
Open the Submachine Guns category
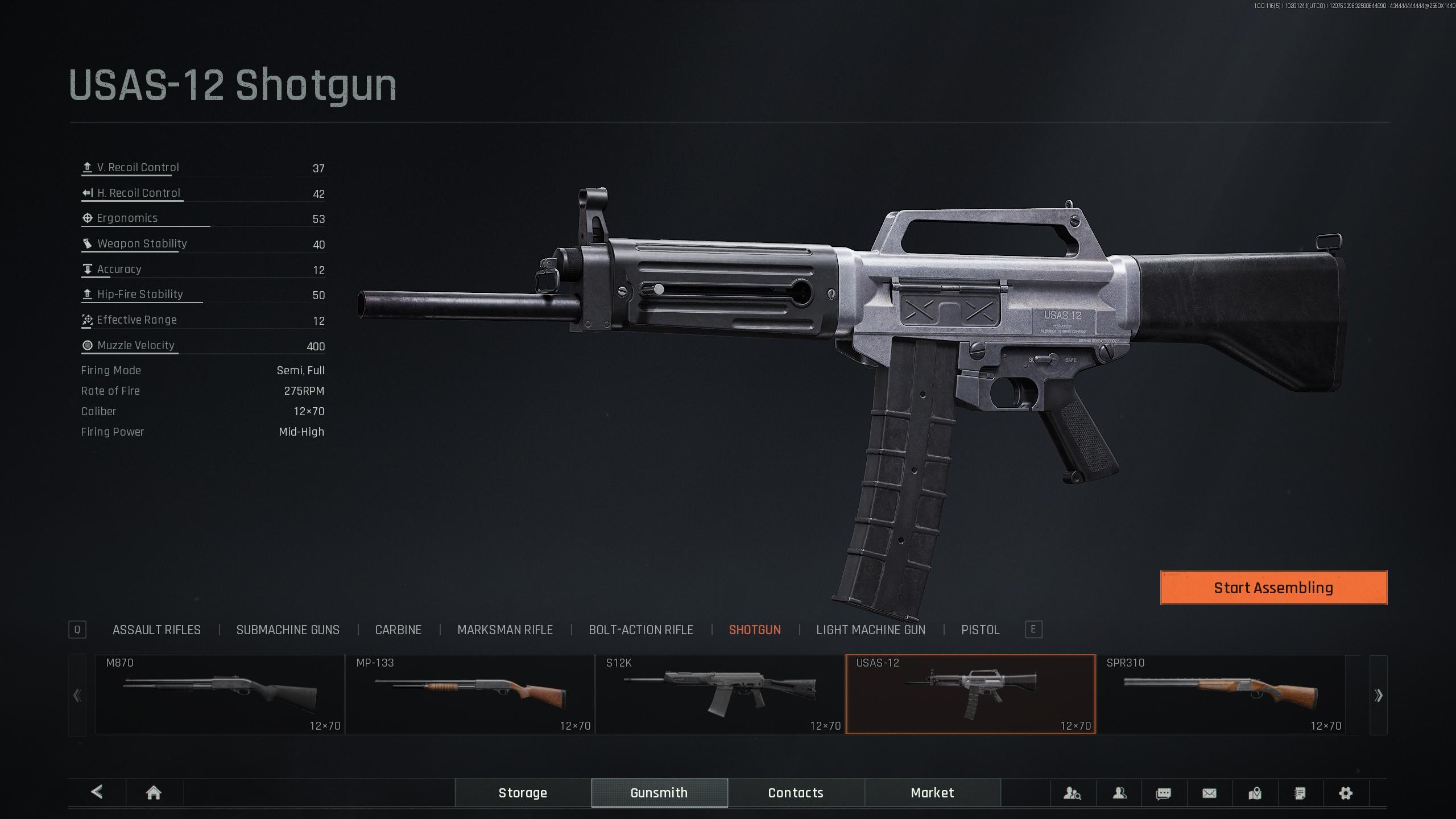click(288, 630)
